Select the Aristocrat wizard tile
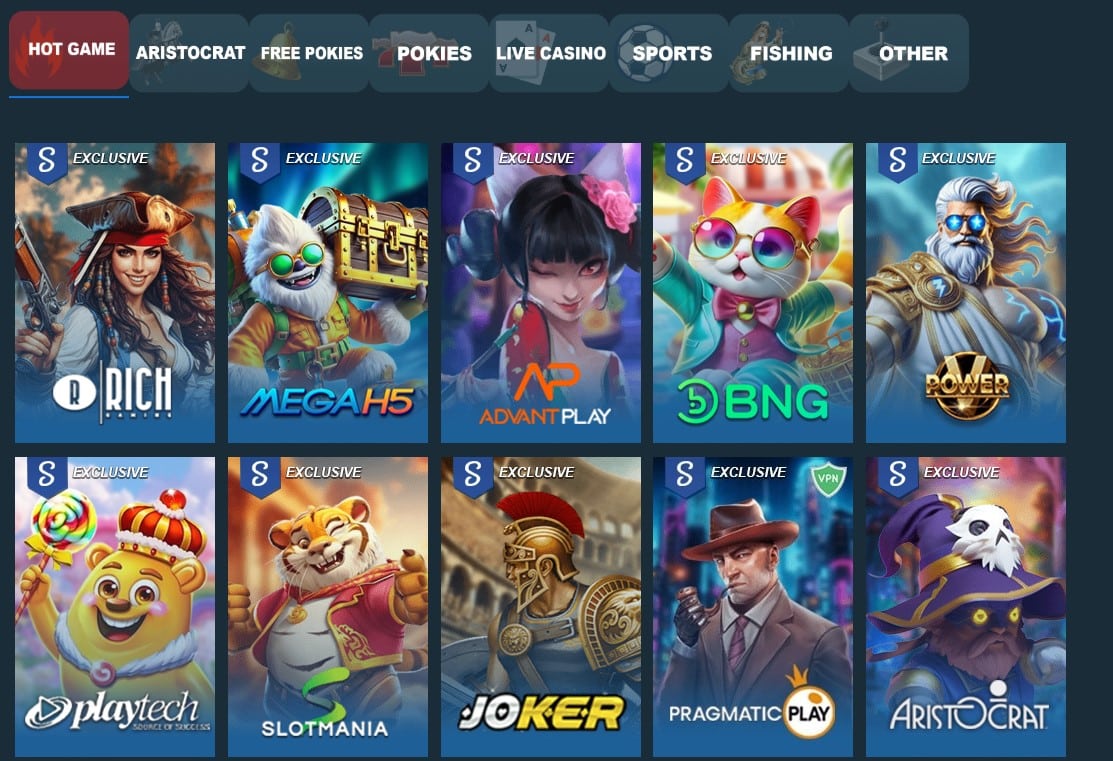Image resolution: width=1113 pixels, height=761 pixels. (x=966, y=606)
